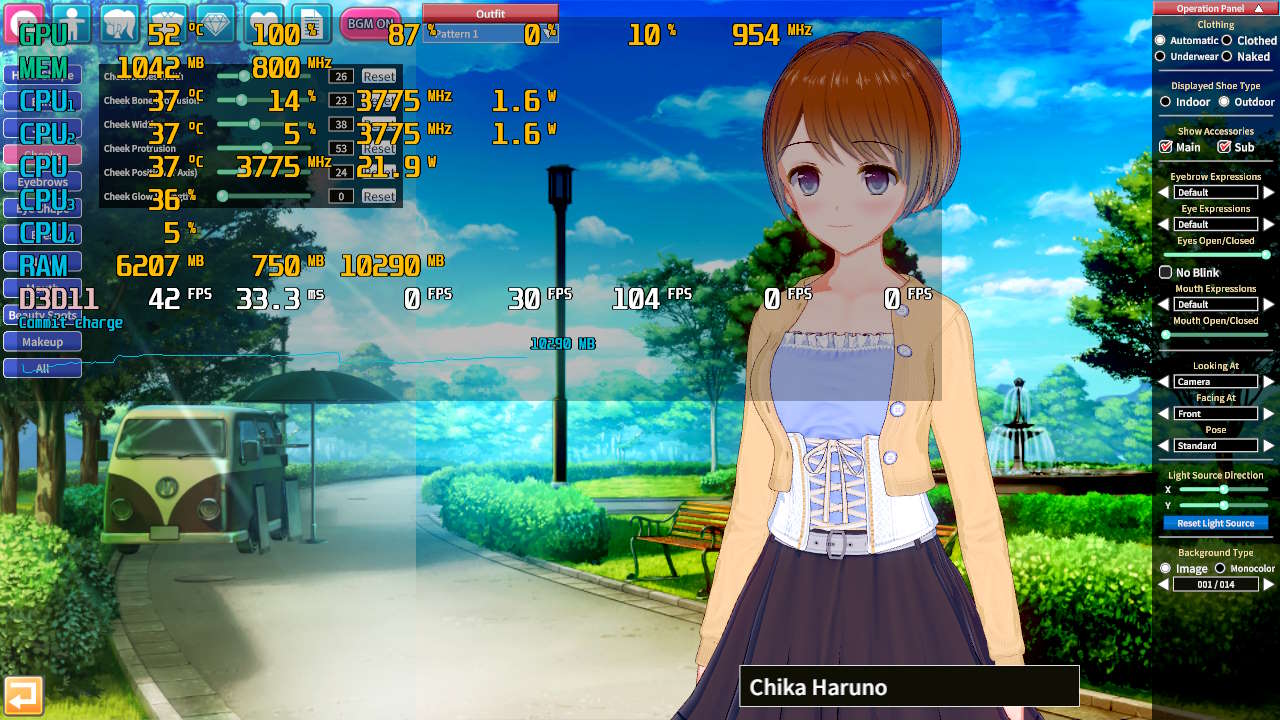Choose the Underwear clothing state

[1161, 57]
